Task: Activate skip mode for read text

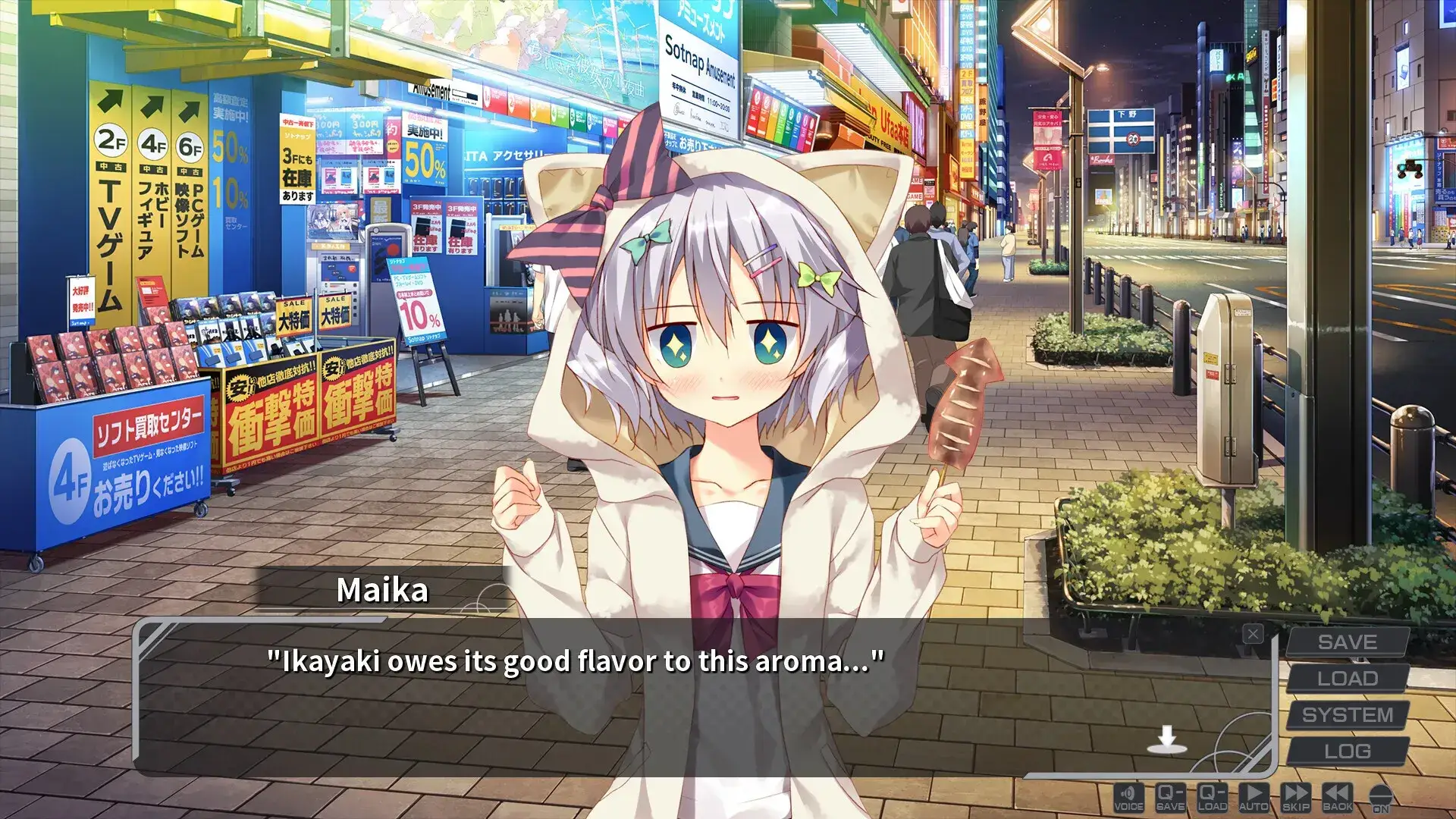Action: [x=1295, y=796]
